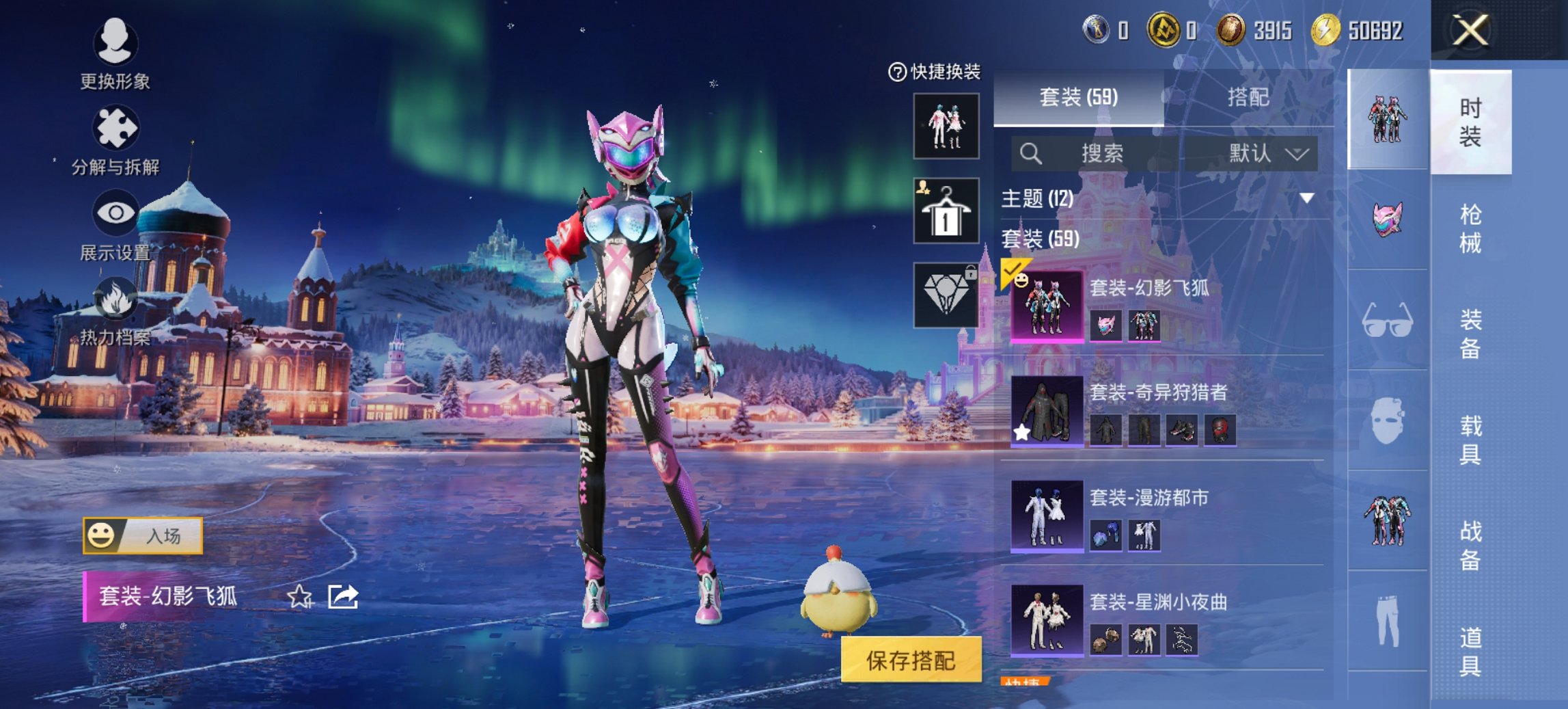The image size is (1568, 709).
Task: Expand the 主题 (12) section
Action: pyautogui.click(x=1306, y=198)
